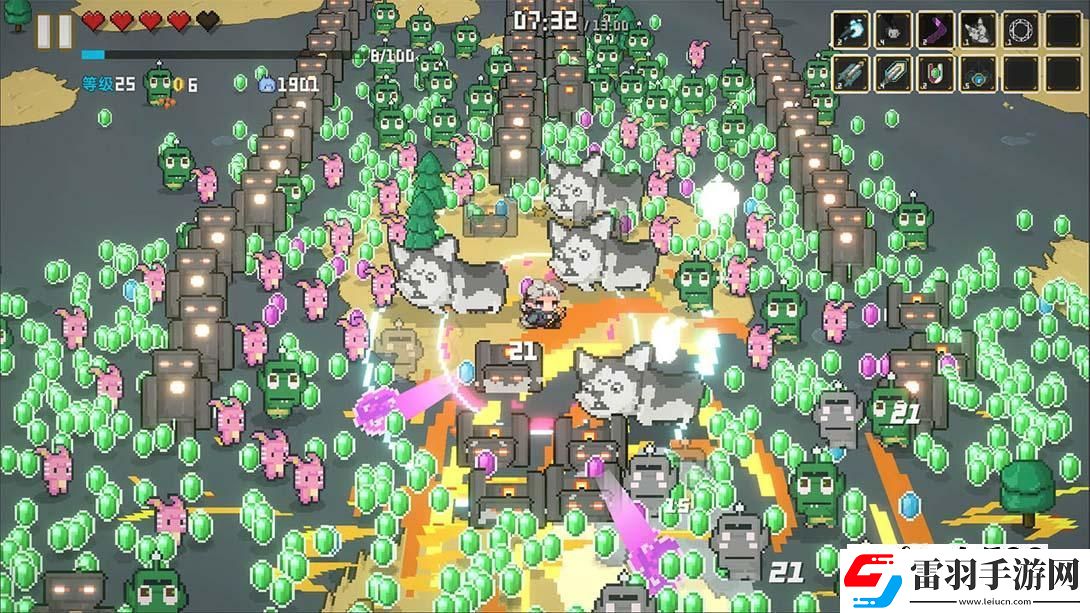Select the purple boomerang weapon slot
Image resolution: width=1090 pixels, height=613 pixels.
pyautogui.click(x=936, y=30)
